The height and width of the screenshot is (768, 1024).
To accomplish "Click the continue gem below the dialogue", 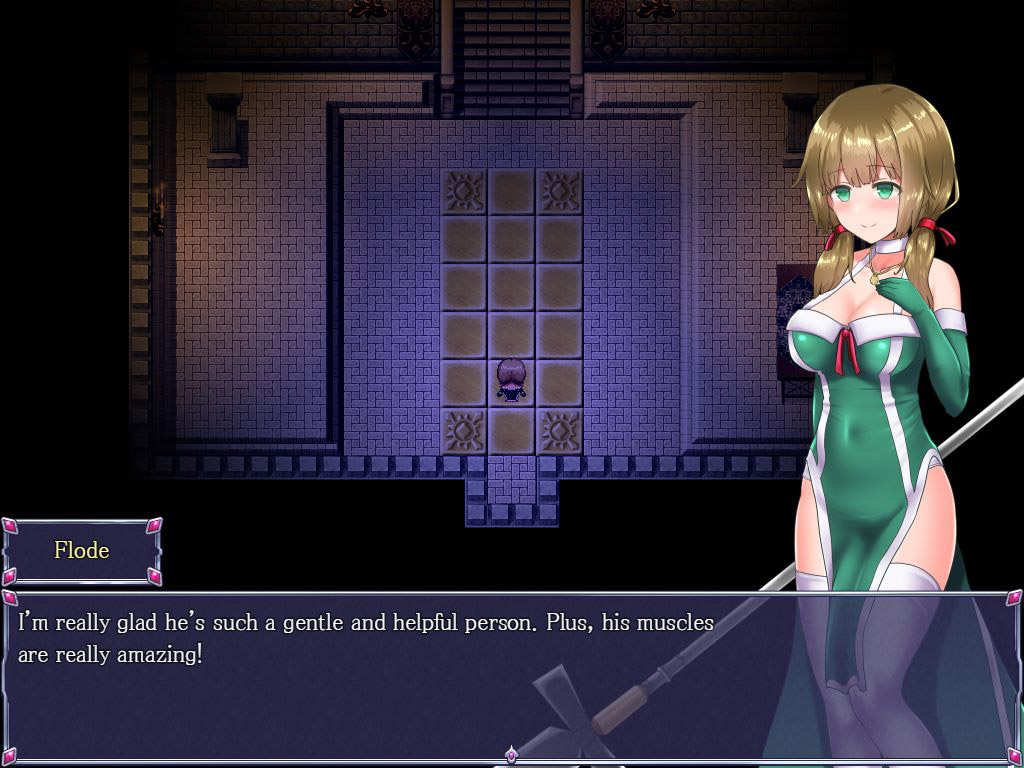I will (x=511, y=754).
